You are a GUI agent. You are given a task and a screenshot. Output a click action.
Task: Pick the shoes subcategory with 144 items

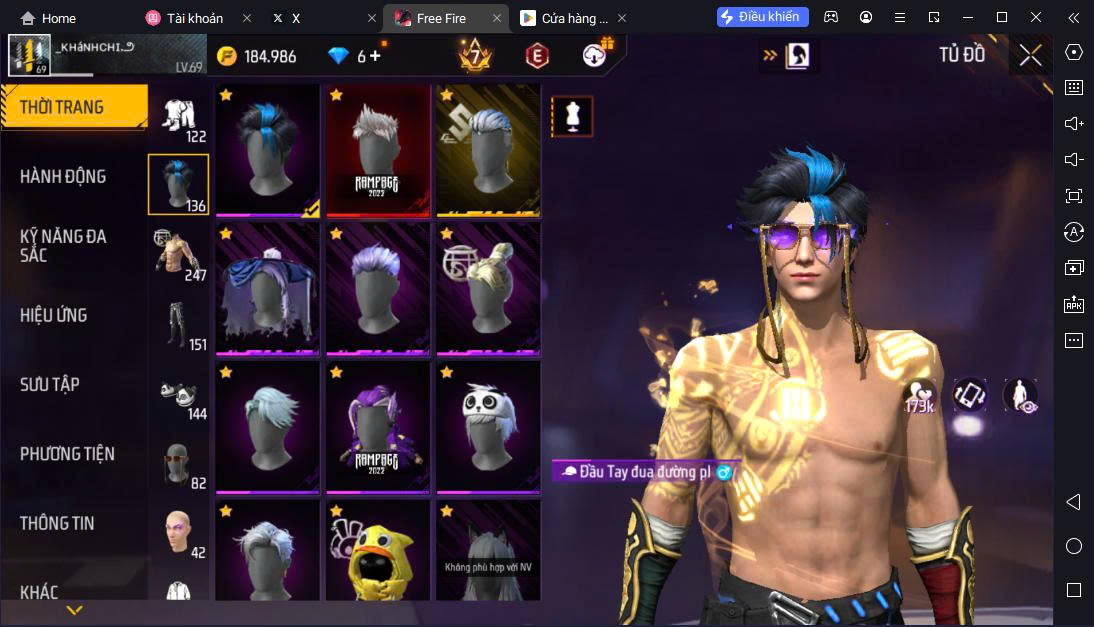[x=181, y=394]
